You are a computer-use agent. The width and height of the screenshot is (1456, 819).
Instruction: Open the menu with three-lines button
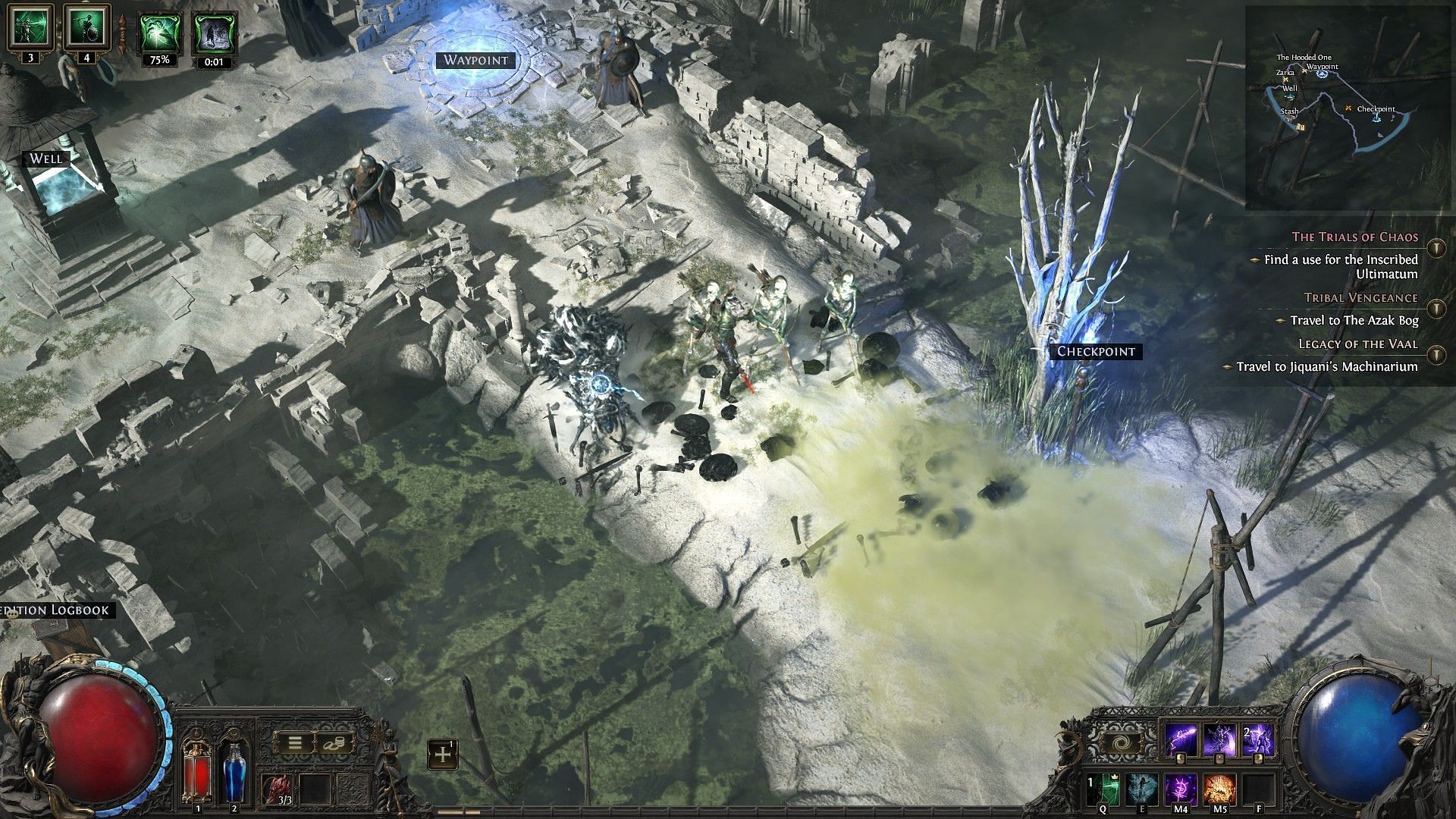point(294,742)
